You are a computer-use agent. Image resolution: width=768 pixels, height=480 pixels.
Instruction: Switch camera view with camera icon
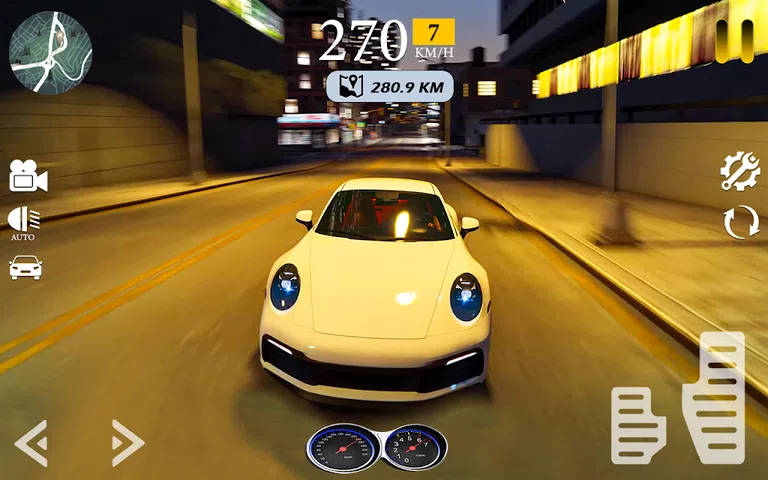pyautogui.click(x=28, y=176)
